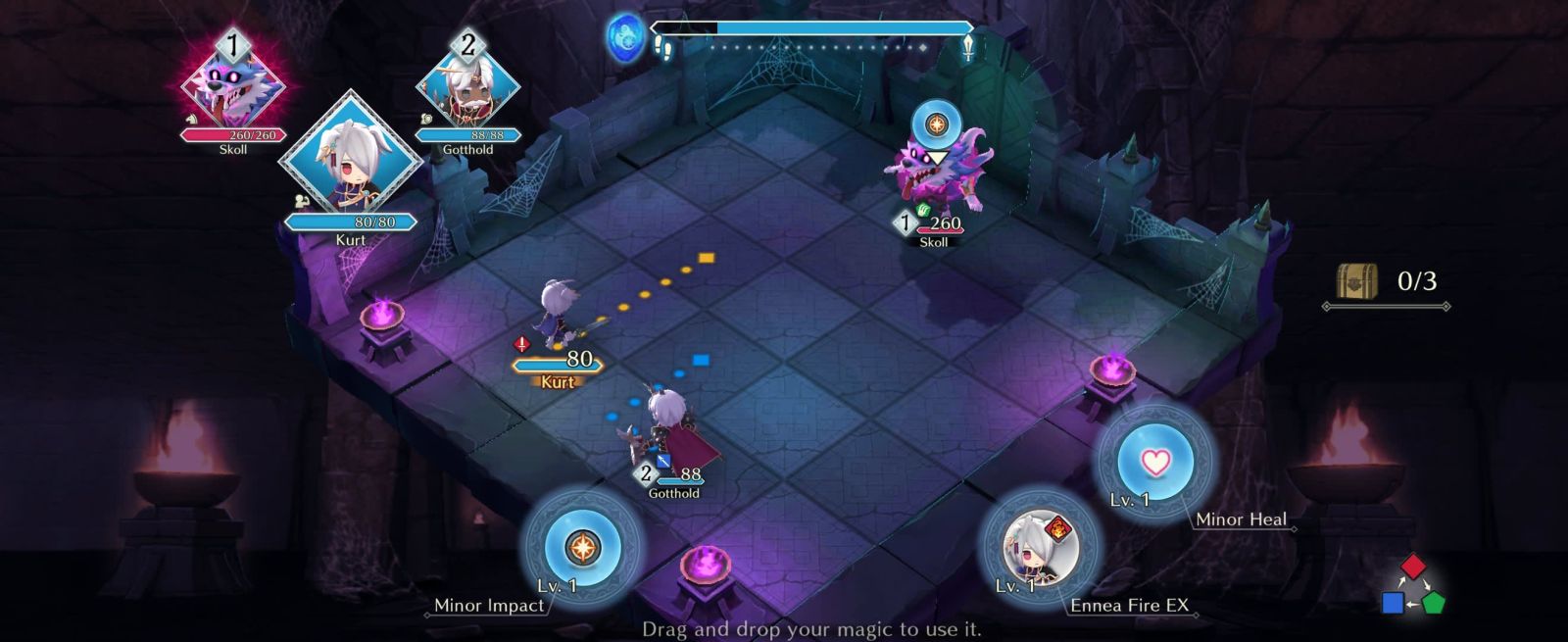The height and width of the screenshot is (642, 1568).
Task: Target the Skoll enemy with selection marker
Action: click(937, 176)
